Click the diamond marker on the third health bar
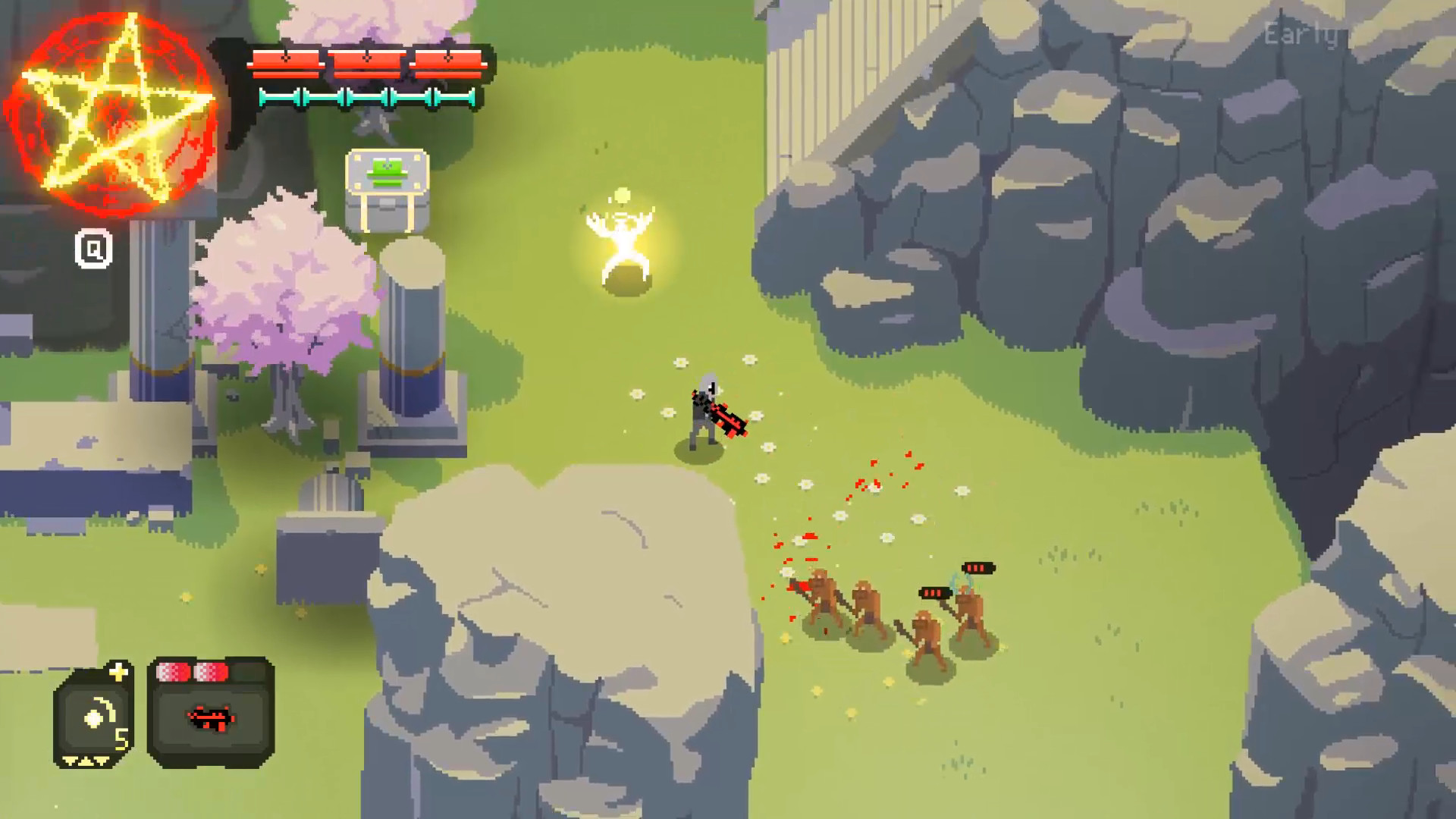 tap(447, 56)
